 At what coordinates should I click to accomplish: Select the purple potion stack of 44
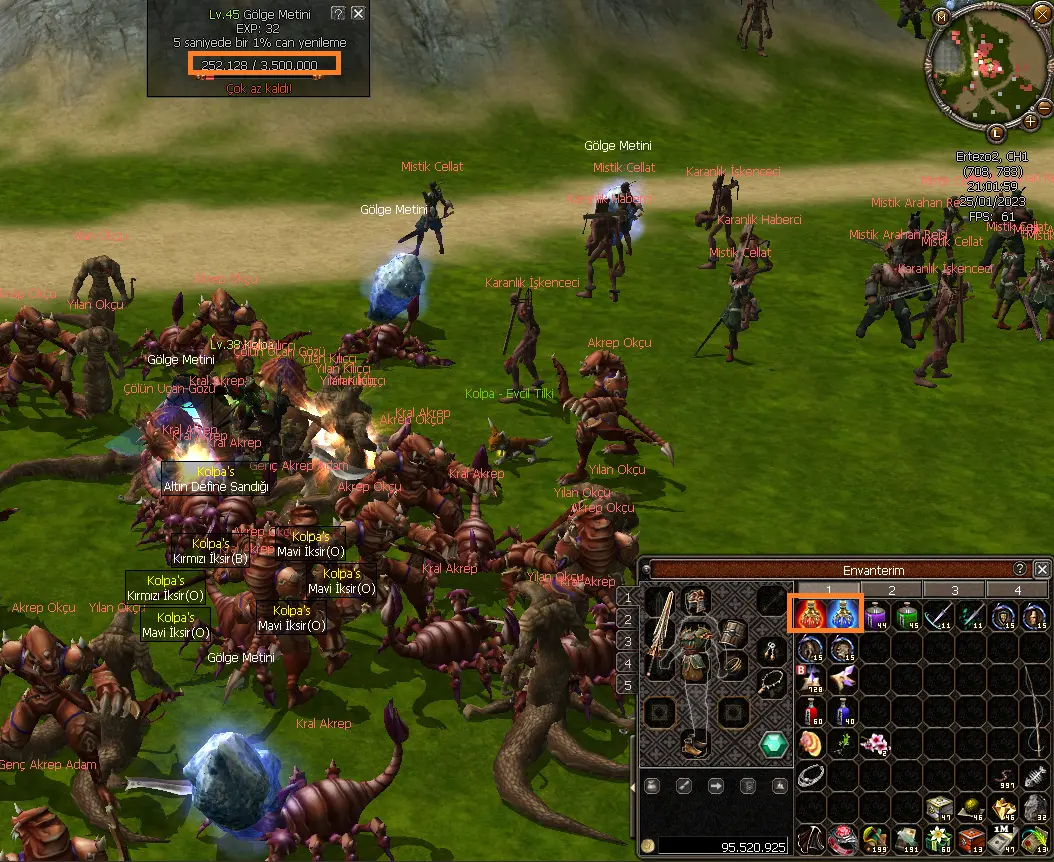tap(875, 615)
